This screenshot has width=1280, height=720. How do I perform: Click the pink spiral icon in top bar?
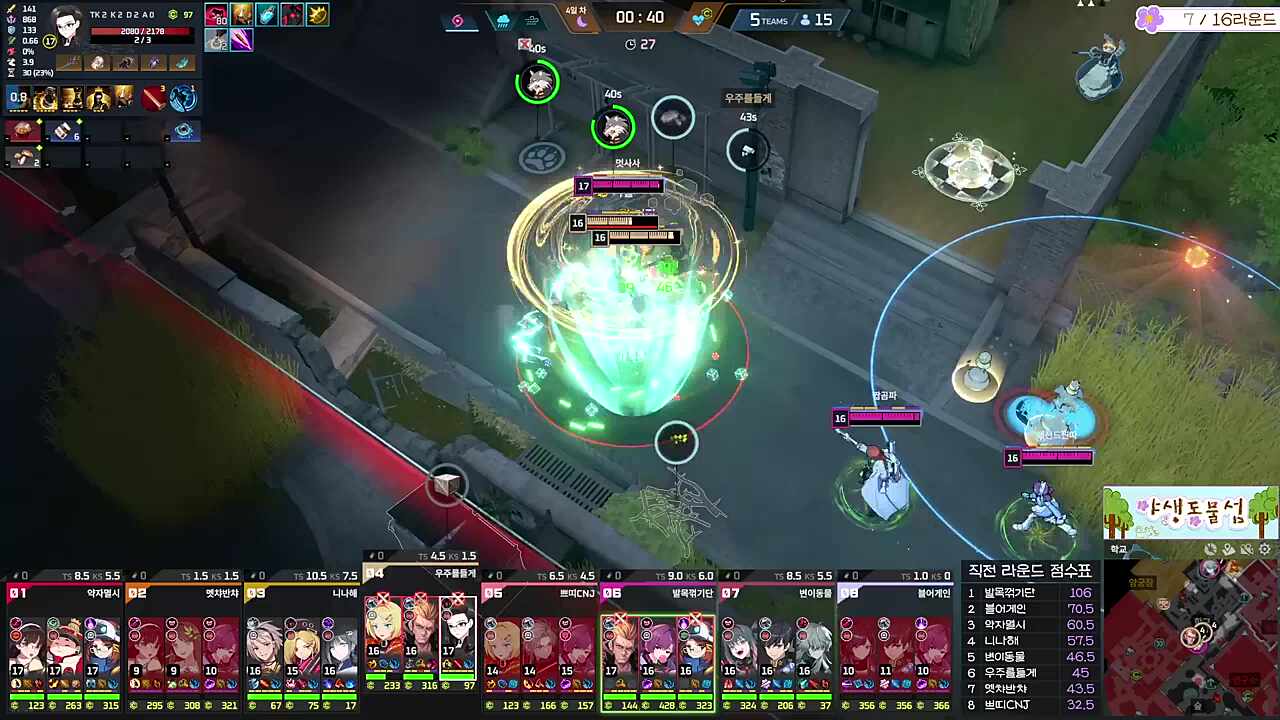(x=458, y=20)
